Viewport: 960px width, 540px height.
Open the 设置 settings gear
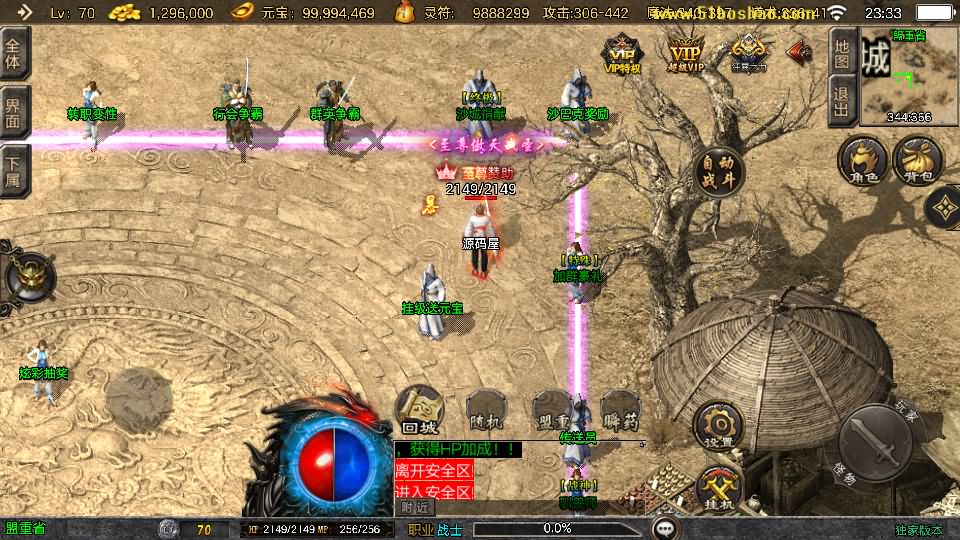(718, 424)
